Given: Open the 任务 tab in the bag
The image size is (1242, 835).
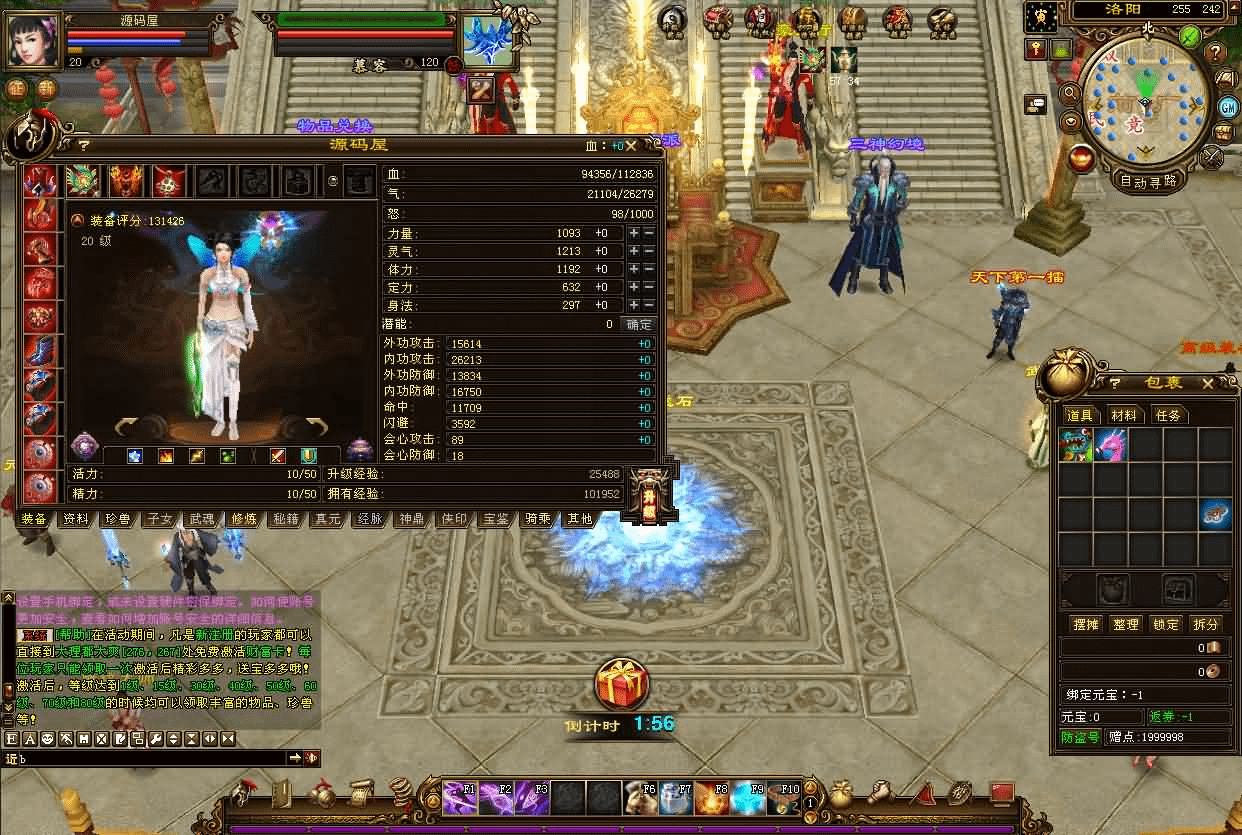Looking at the screenshot, I should (1168, 415).
